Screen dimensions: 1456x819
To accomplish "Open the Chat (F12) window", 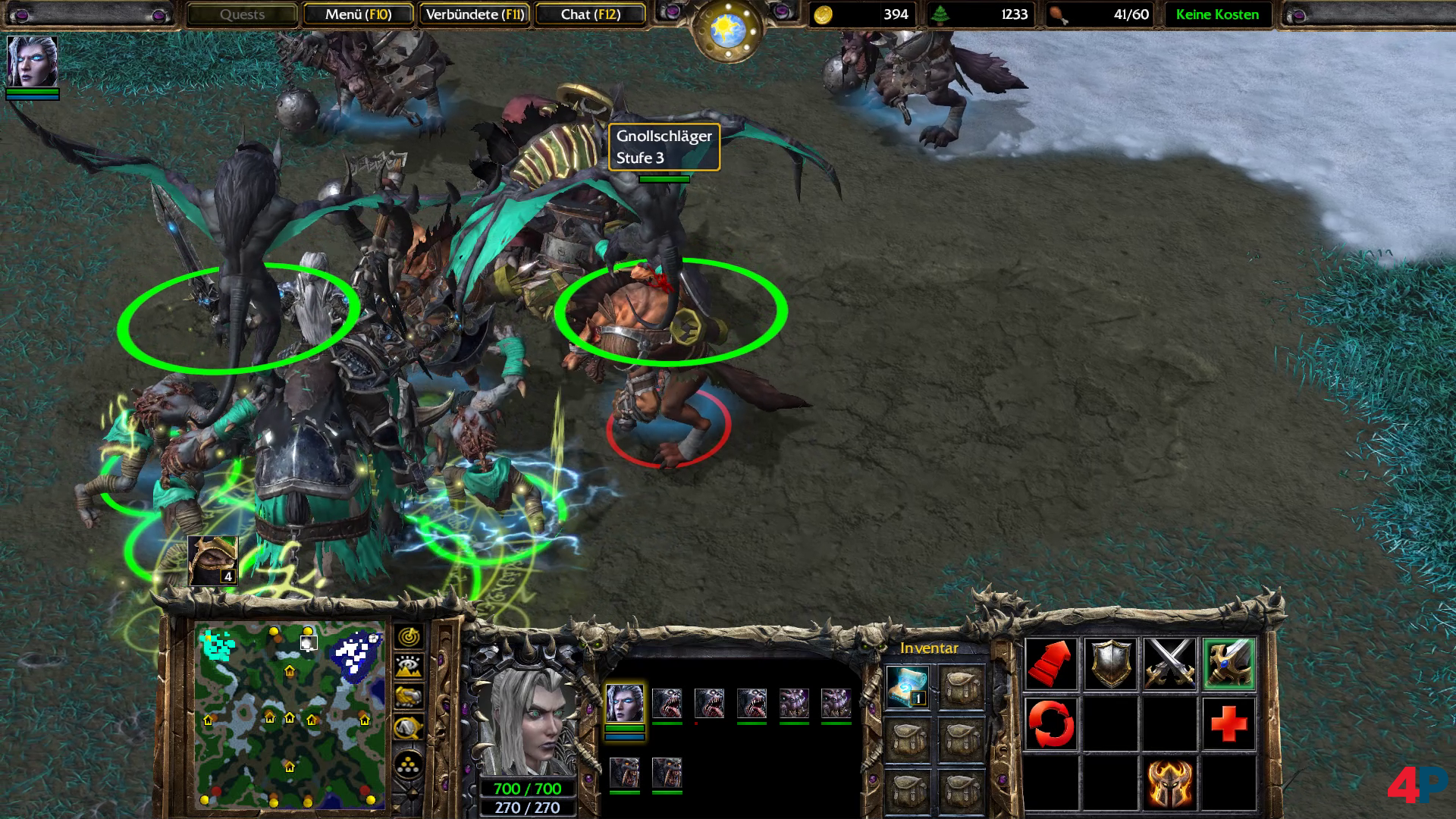I will [x=590, y=14].
